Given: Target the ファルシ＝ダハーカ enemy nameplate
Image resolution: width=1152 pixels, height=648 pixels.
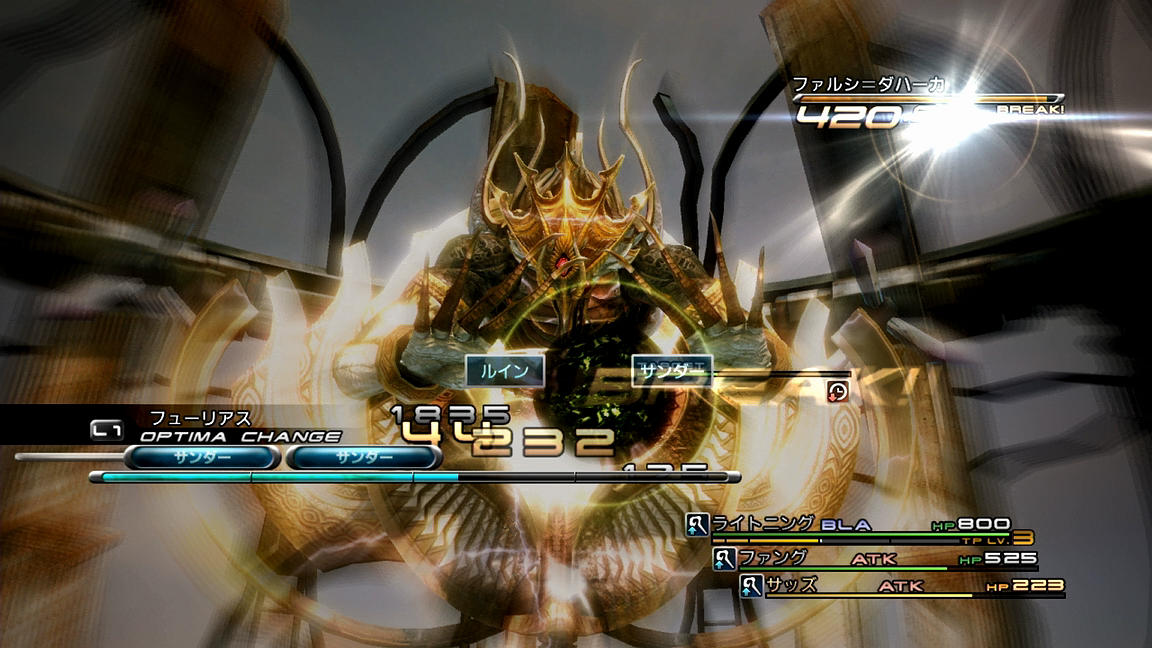Looking at the screenshot, I should (x=869, y=86).
